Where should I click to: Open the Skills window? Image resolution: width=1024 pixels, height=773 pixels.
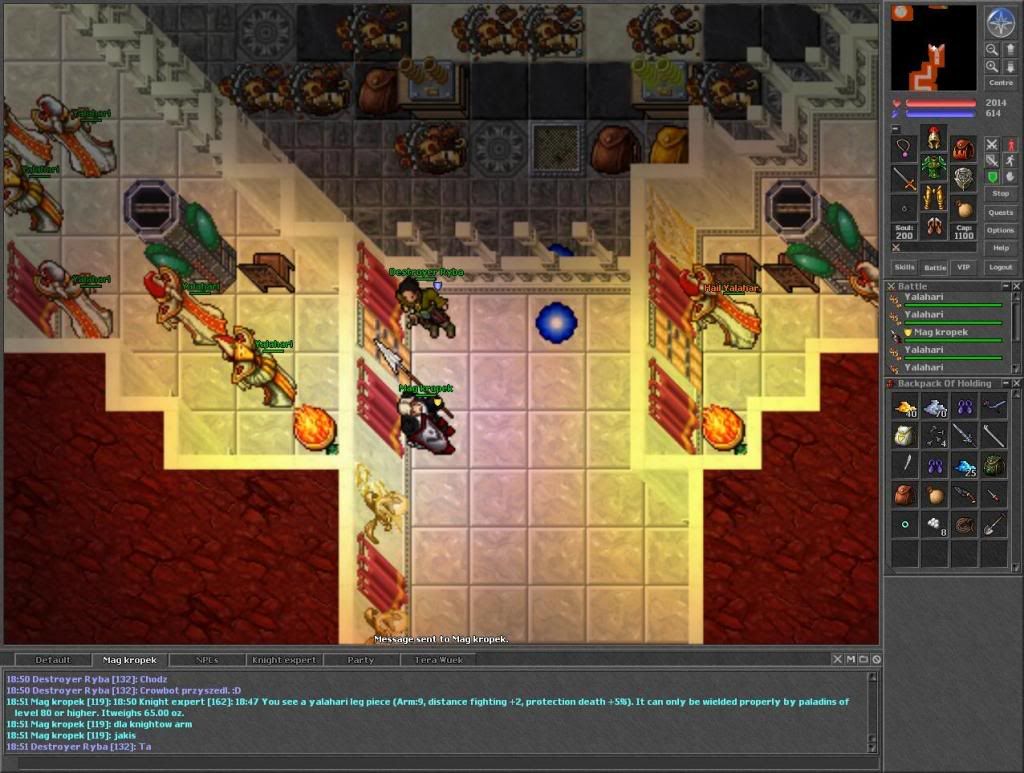pos(904,267)
